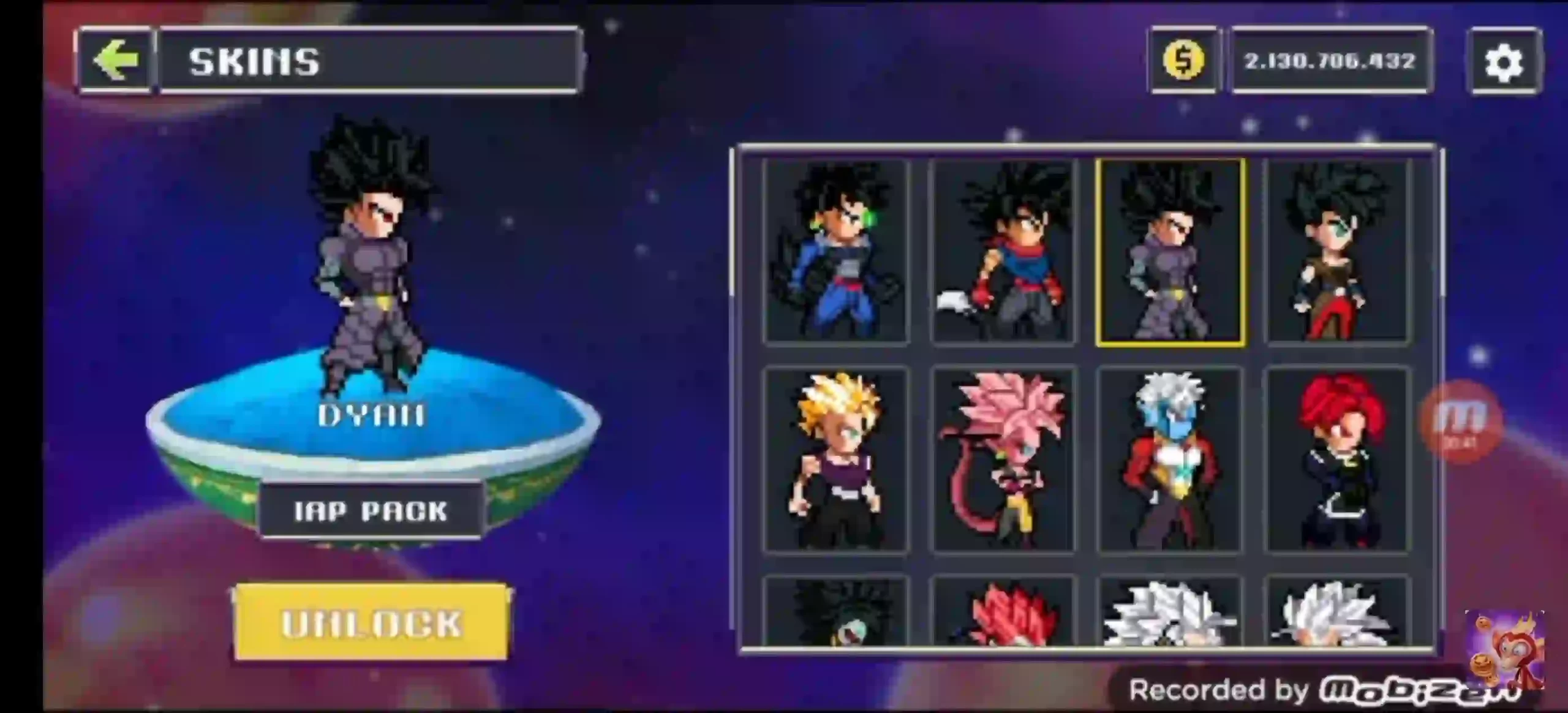Go back using the green arrow button
Screen dimensions: 1568x713
point(115,60)
